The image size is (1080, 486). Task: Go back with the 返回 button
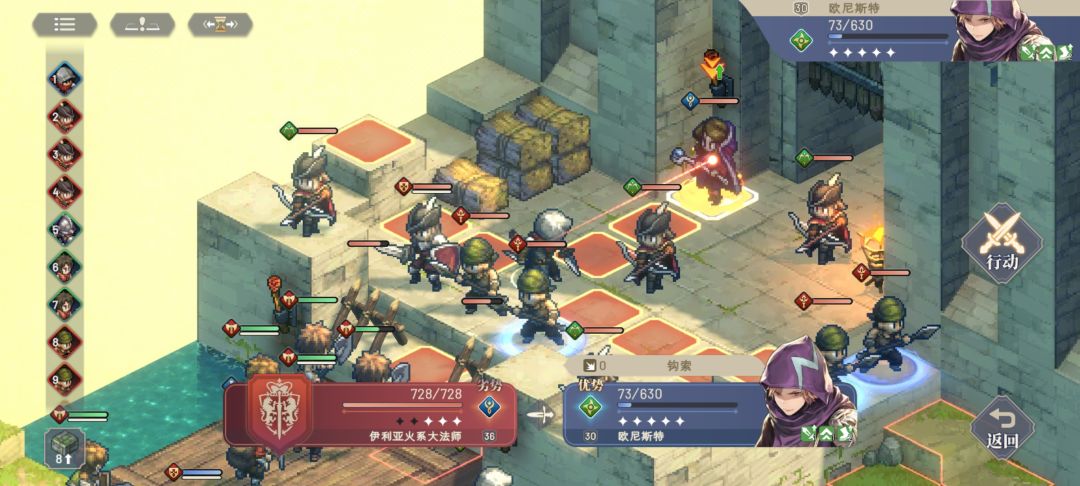click(x=1001, y=426)
